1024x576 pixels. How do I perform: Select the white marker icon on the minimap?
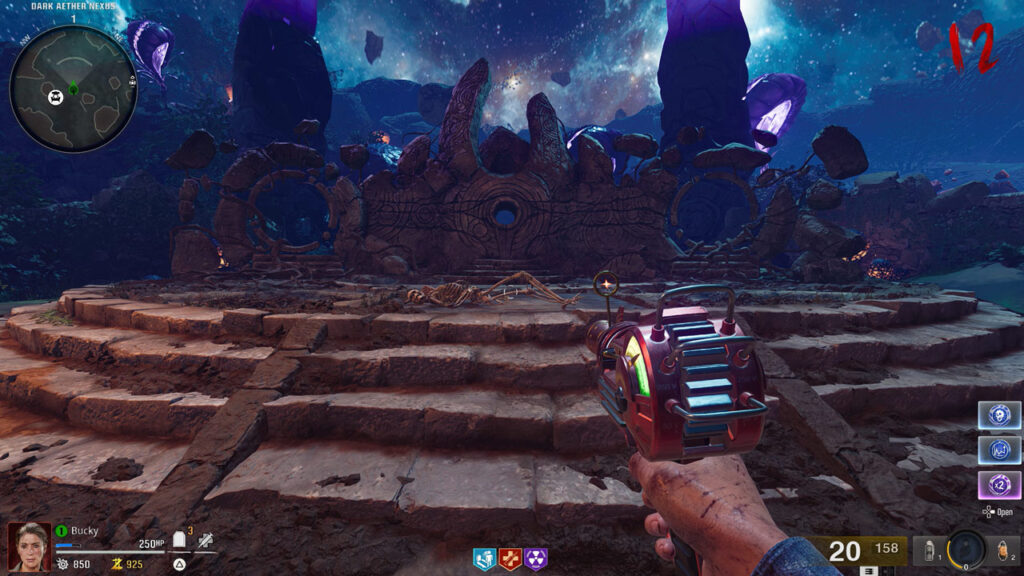tap(58, 96)
